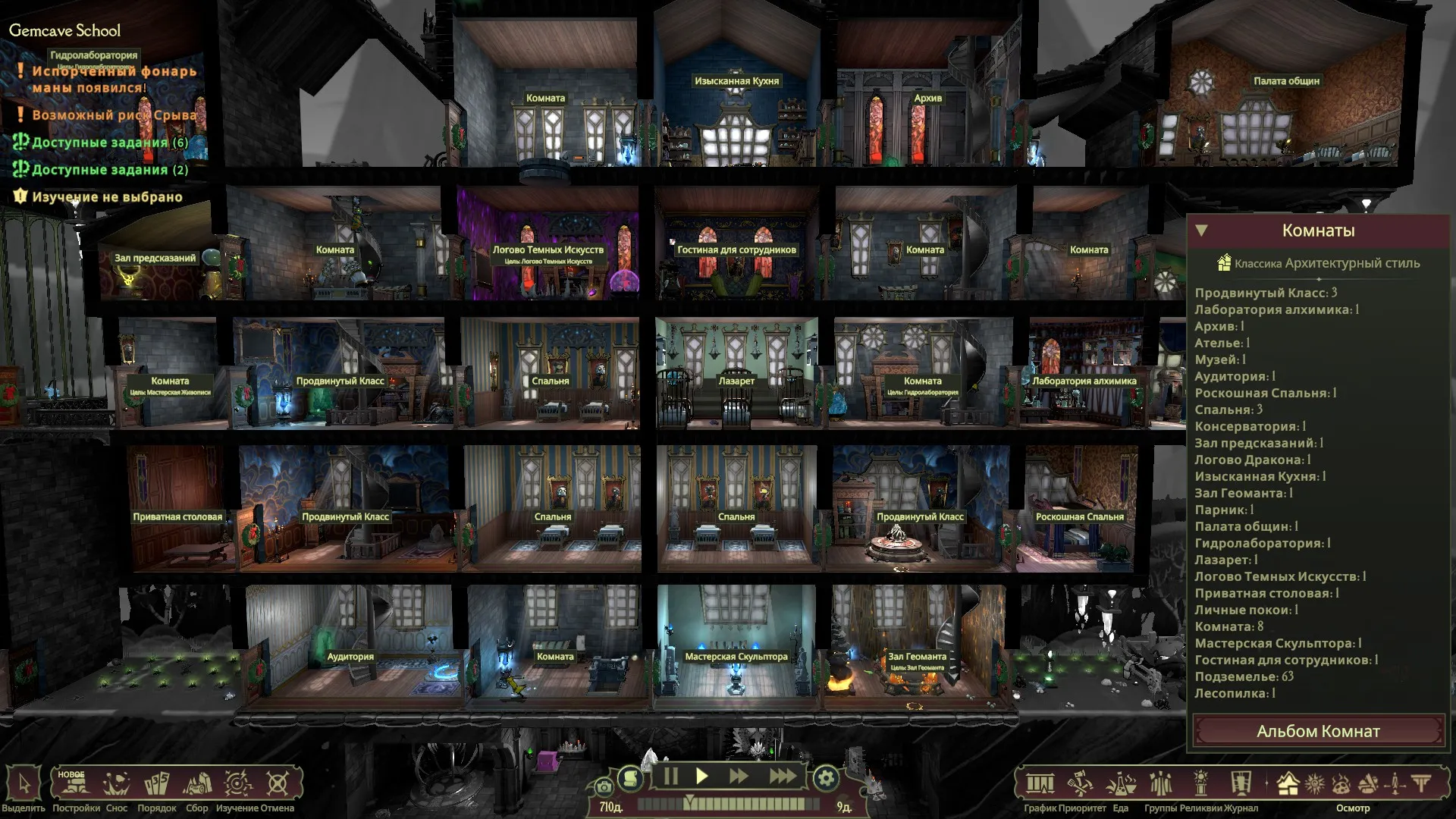The image size is (1456, 819).
Task: Open the Реликвии relics panel
Action: [x=1200, y=784]
